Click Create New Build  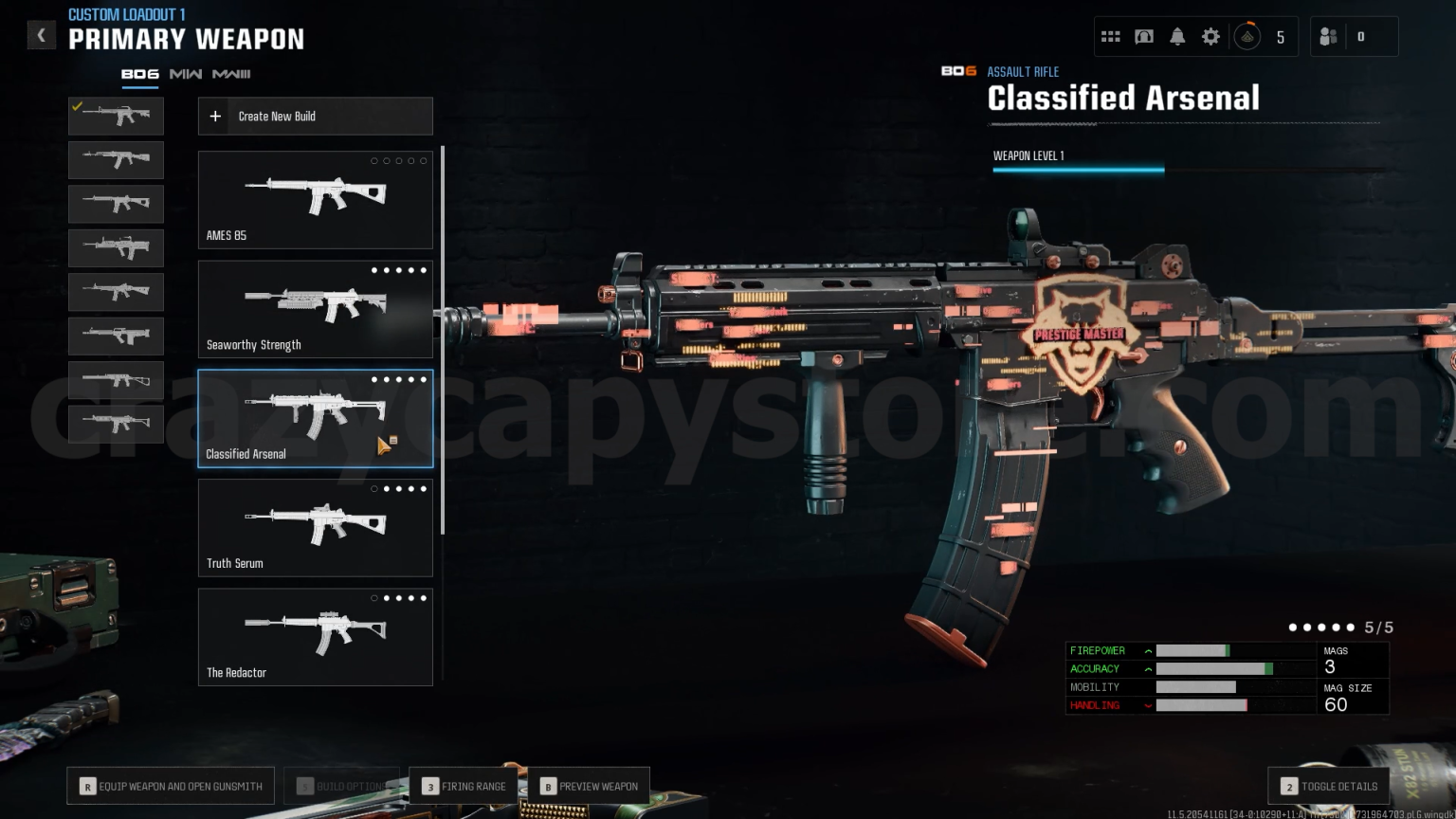[315, 116]
